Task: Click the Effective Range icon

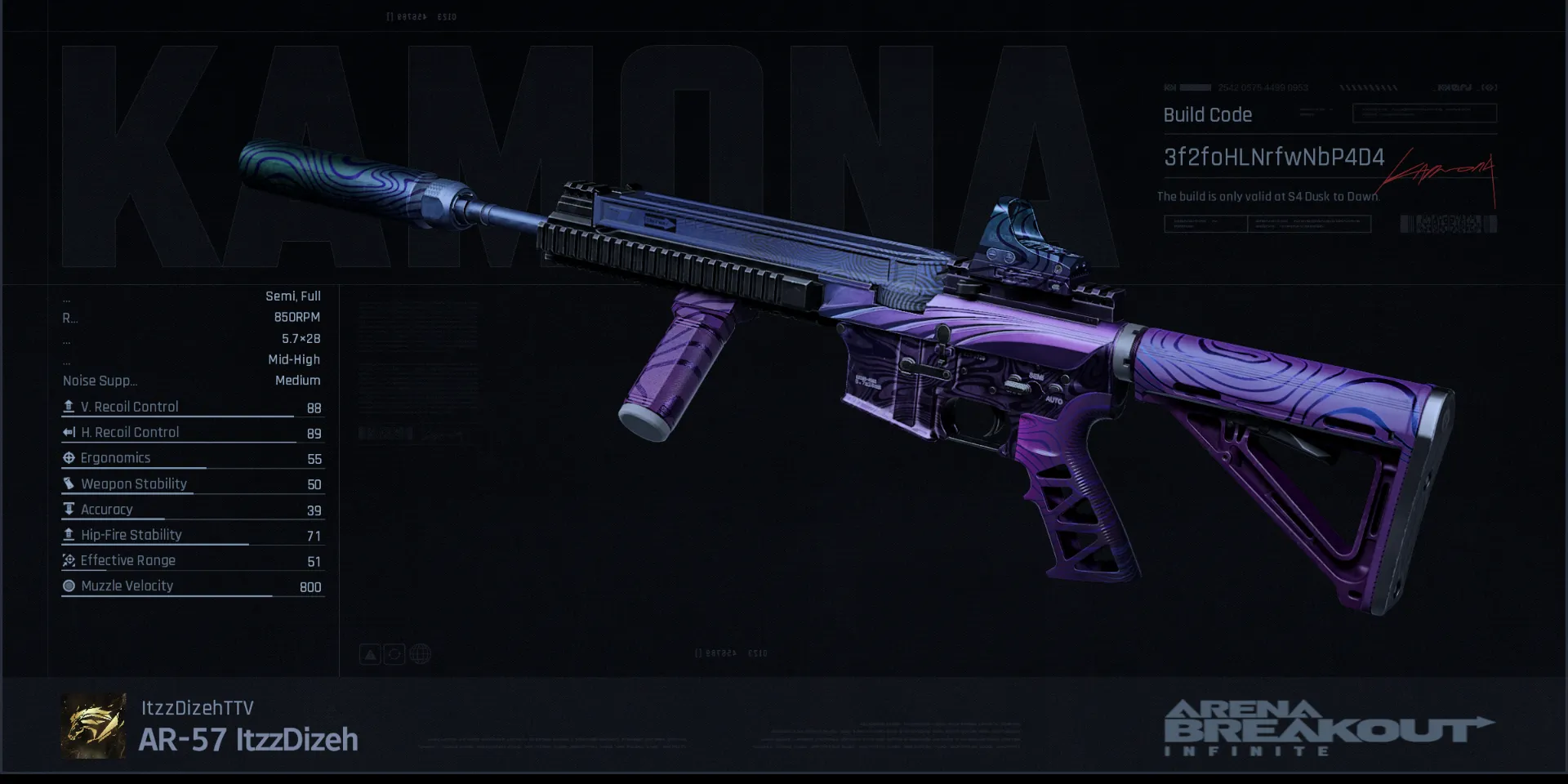Action: [x=69, y=560]
